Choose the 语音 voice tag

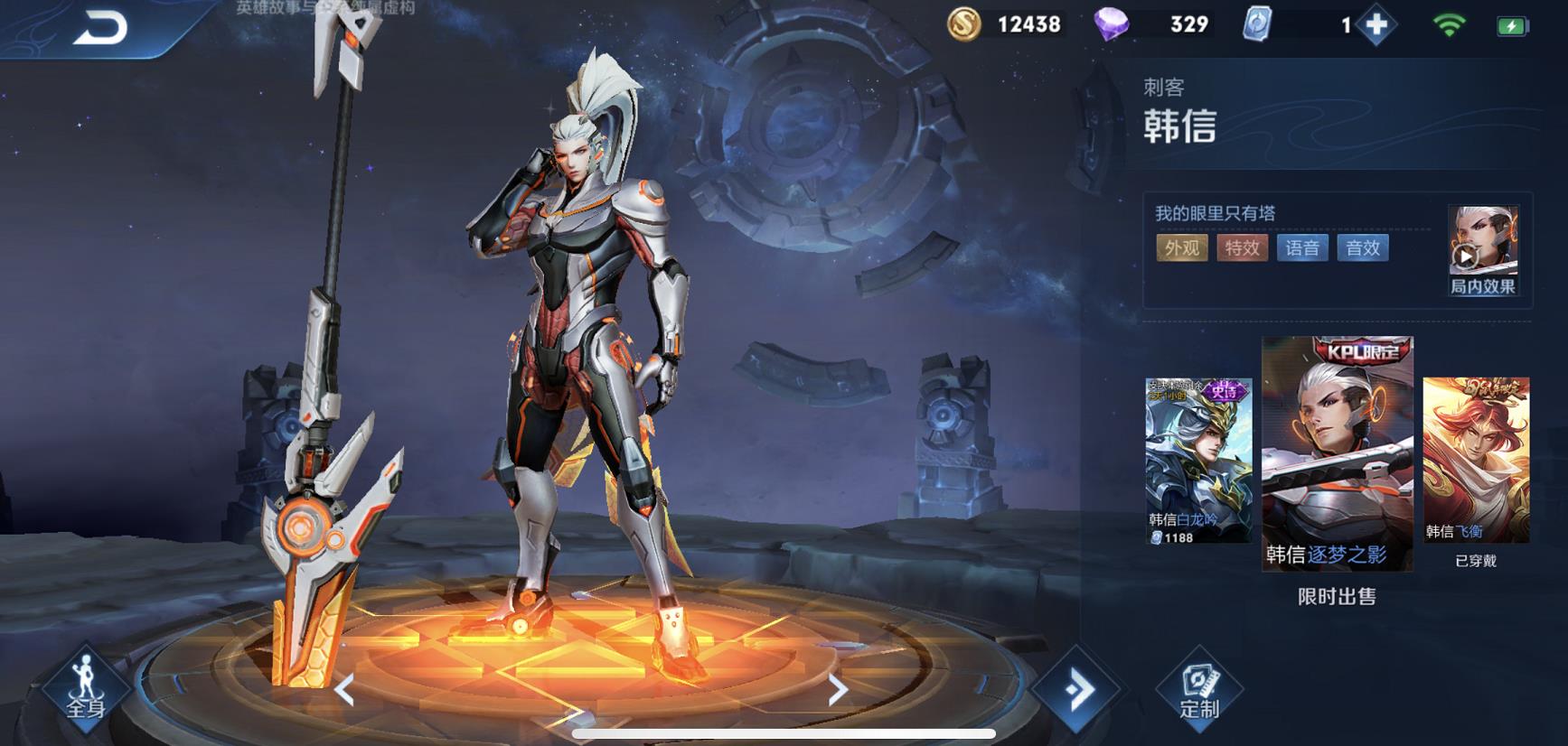[x=1302, y=248]
